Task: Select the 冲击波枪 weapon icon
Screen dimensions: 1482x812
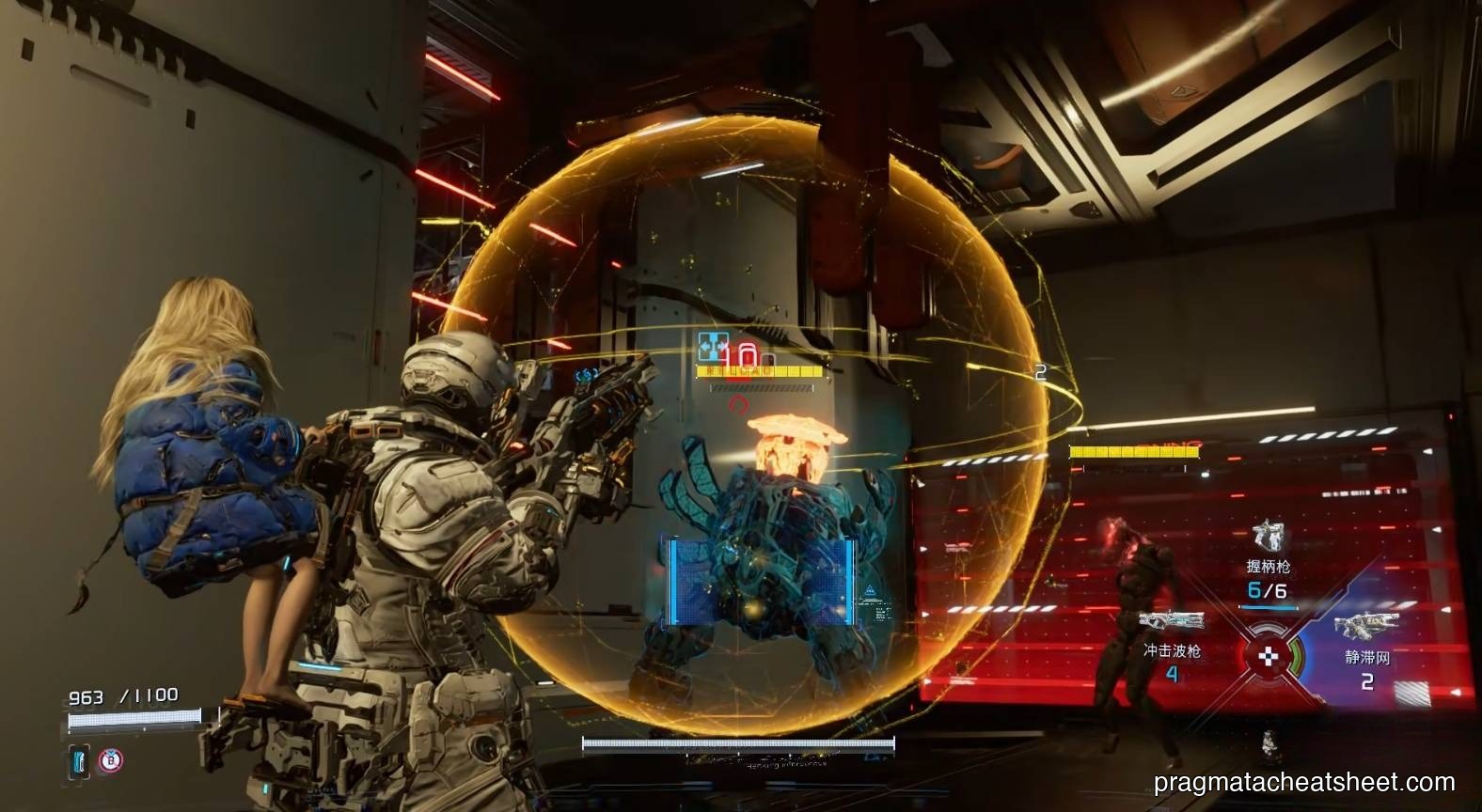Action: click(1172, 622)
